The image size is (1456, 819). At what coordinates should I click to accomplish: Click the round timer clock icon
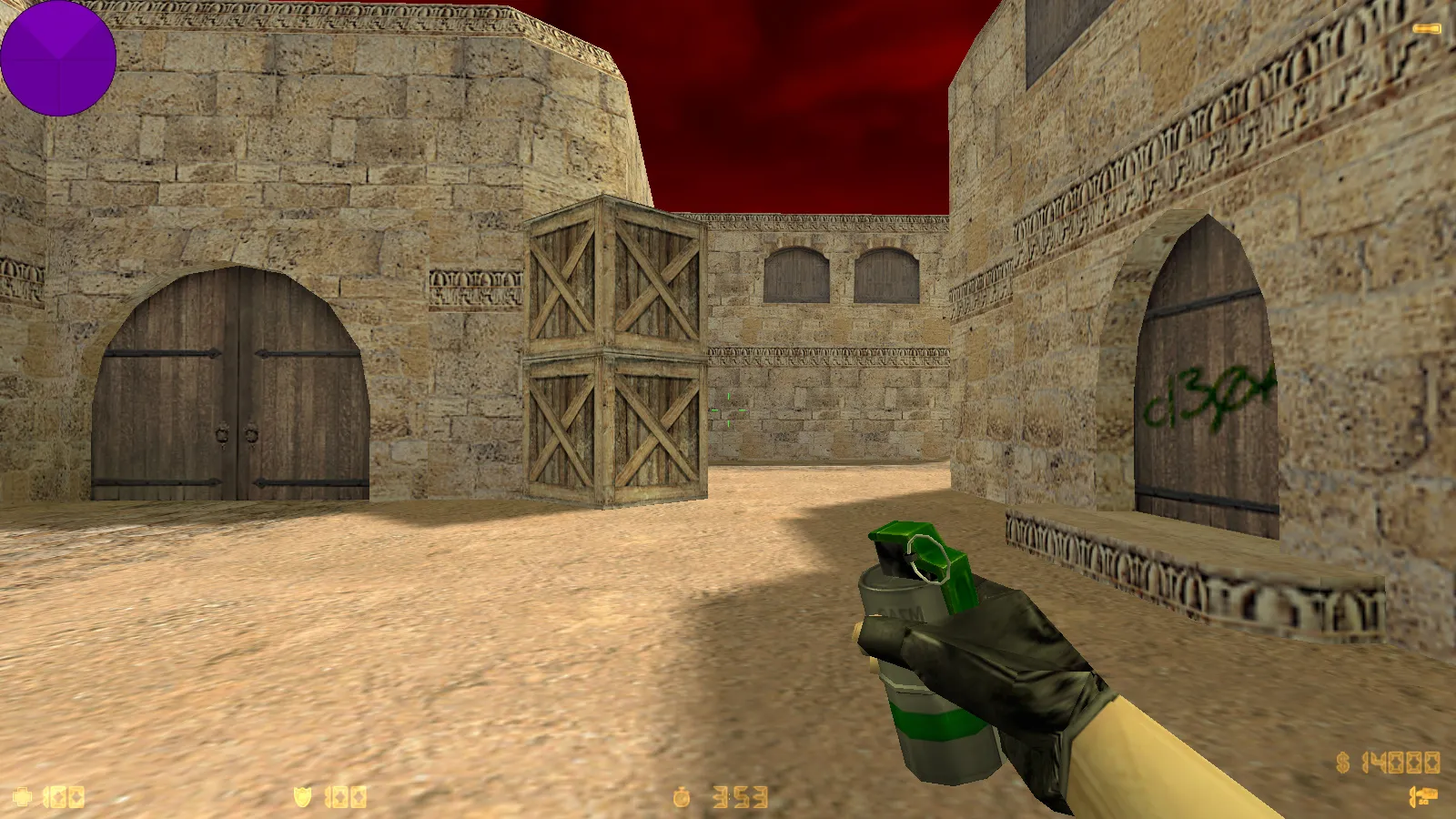coord(682,798)
